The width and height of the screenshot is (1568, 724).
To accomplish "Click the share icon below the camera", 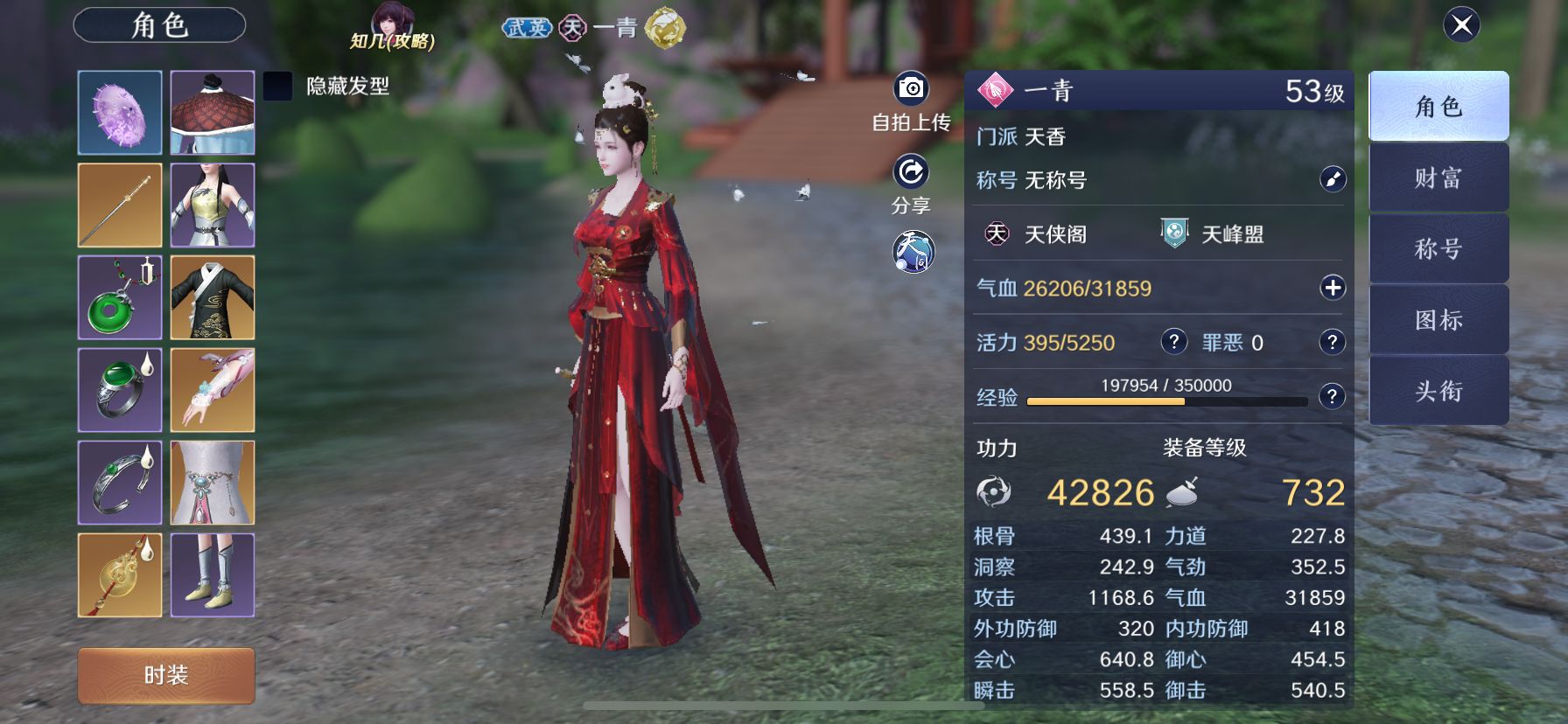I will pos(910,173).
